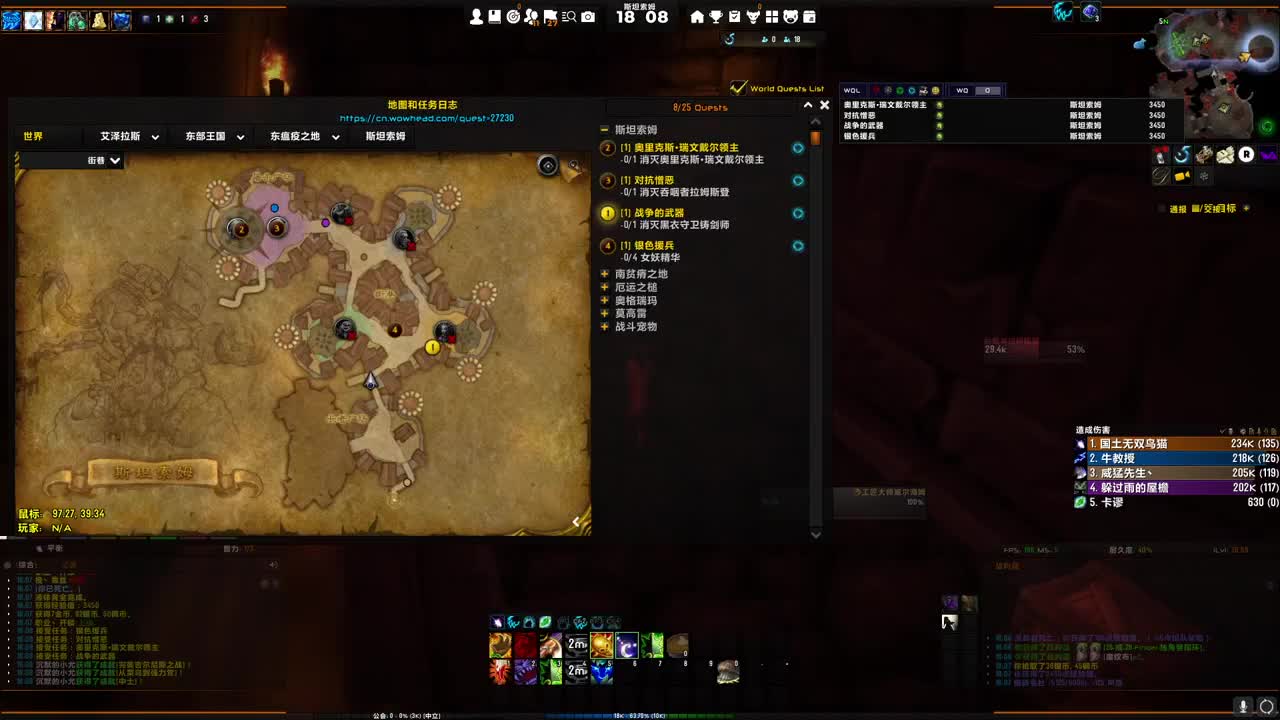Viewport: 1280px width, 720px height.
Task: Toggle tracking for quest 战争的武器
Action: (797, 213)
